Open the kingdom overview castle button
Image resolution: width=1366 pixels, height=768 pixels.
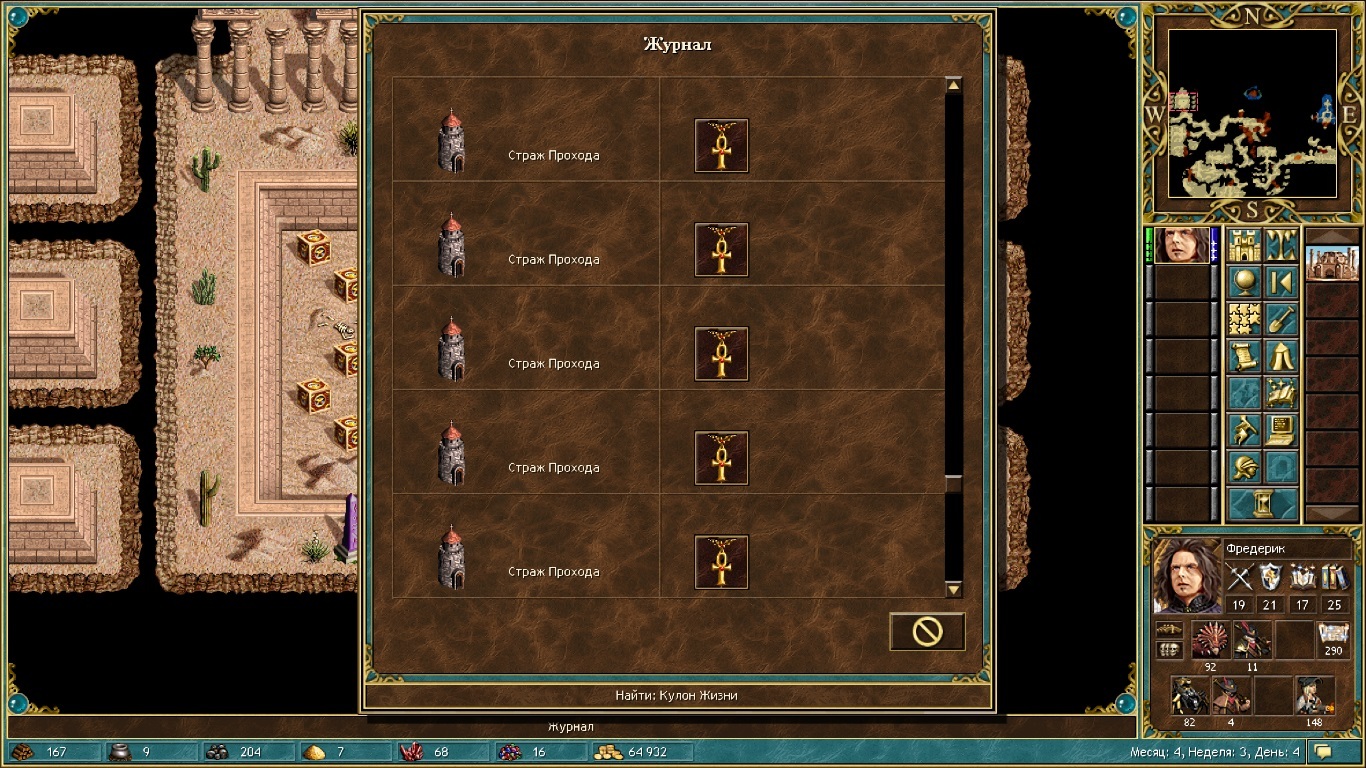(1244, 245)
